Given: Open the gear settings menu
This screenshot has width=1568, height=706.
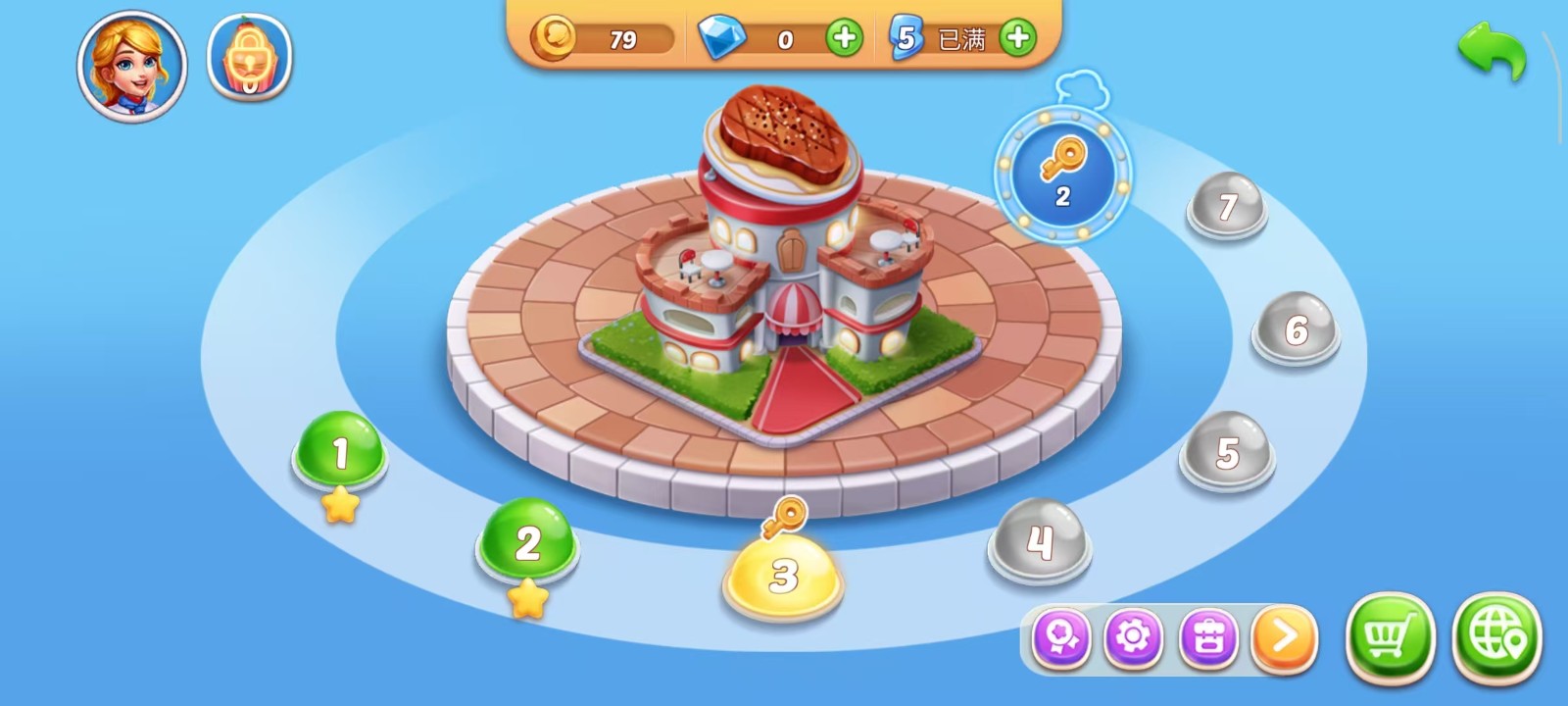Looking at the screenshot, I should point(1133,638).
